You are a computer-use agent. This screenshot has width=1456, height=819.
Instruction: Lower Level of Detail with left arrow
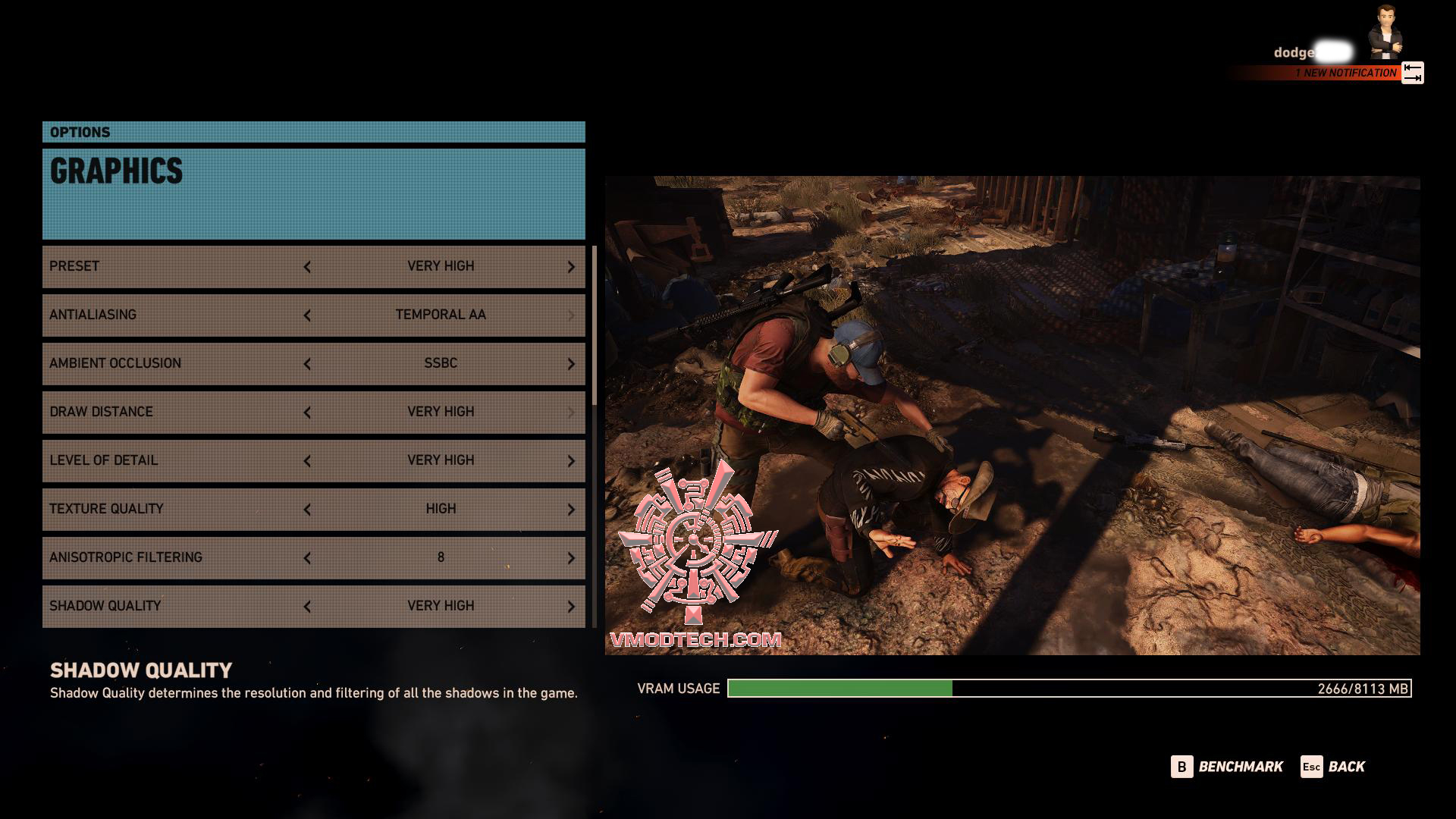(307, 461)
